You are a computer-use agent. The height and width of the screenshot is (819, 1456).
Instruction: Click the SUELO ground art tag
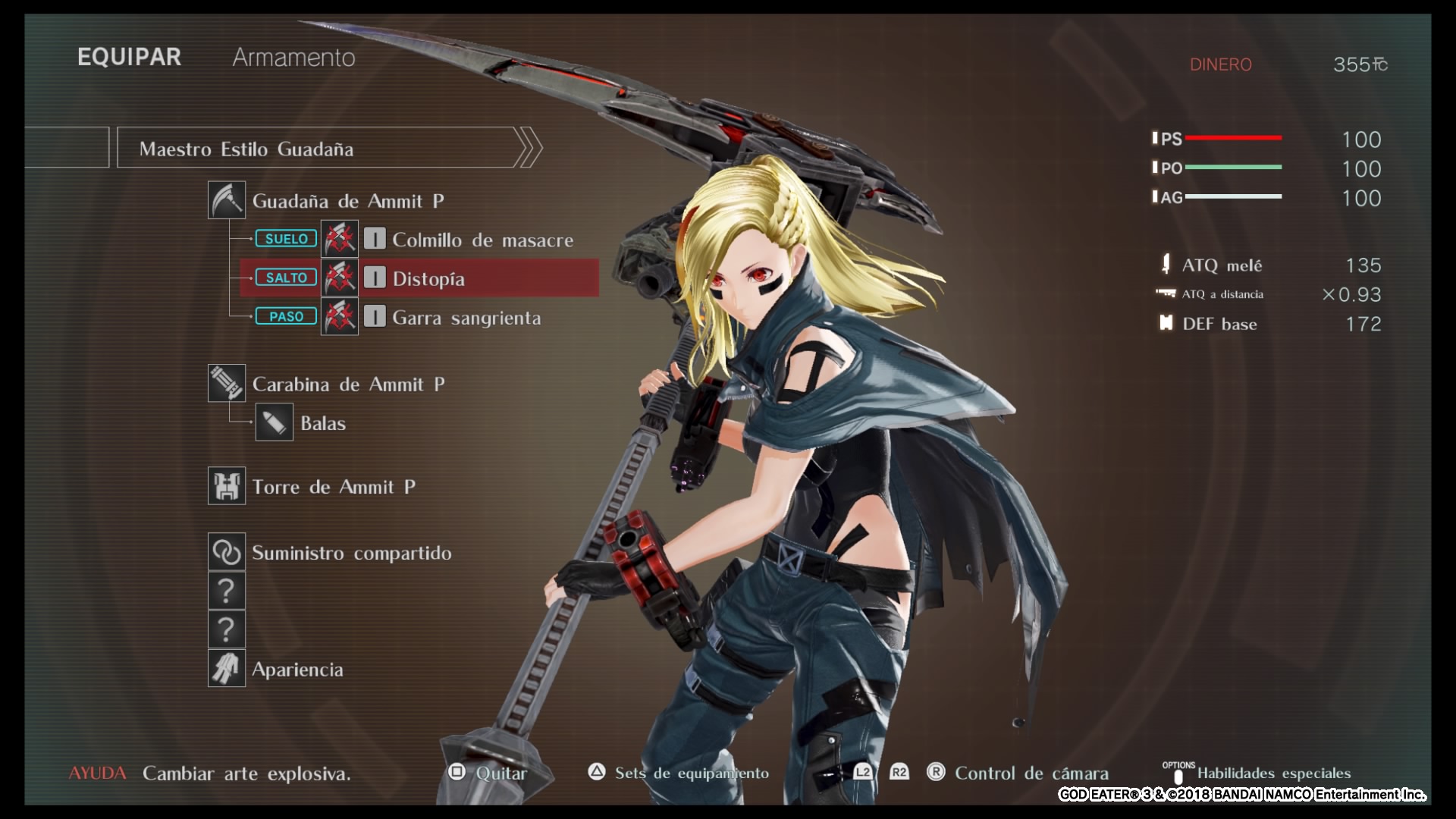(x=286, y=239)
